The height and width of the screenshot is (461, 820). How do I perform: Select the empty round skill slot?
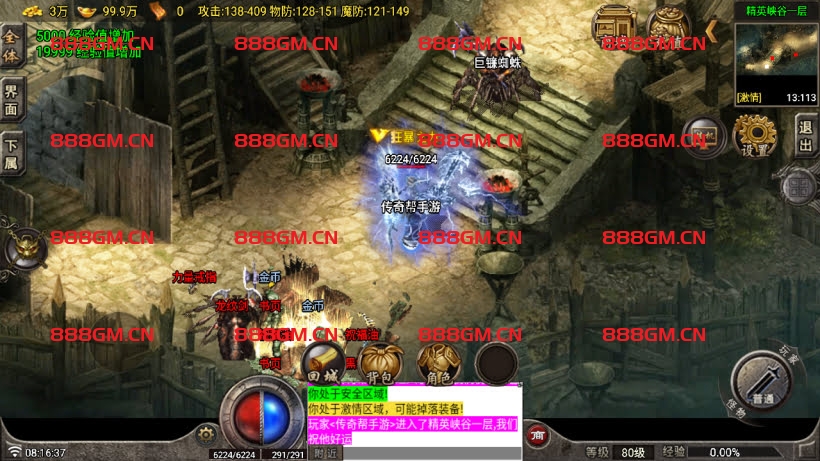[495, 362]
